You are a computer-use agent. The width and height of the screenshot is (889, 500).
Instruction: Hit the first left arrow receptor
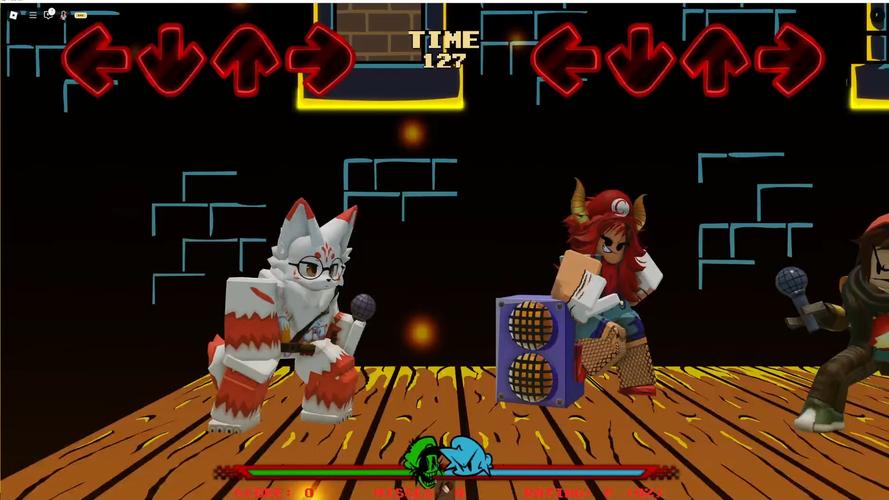(94, 59)
